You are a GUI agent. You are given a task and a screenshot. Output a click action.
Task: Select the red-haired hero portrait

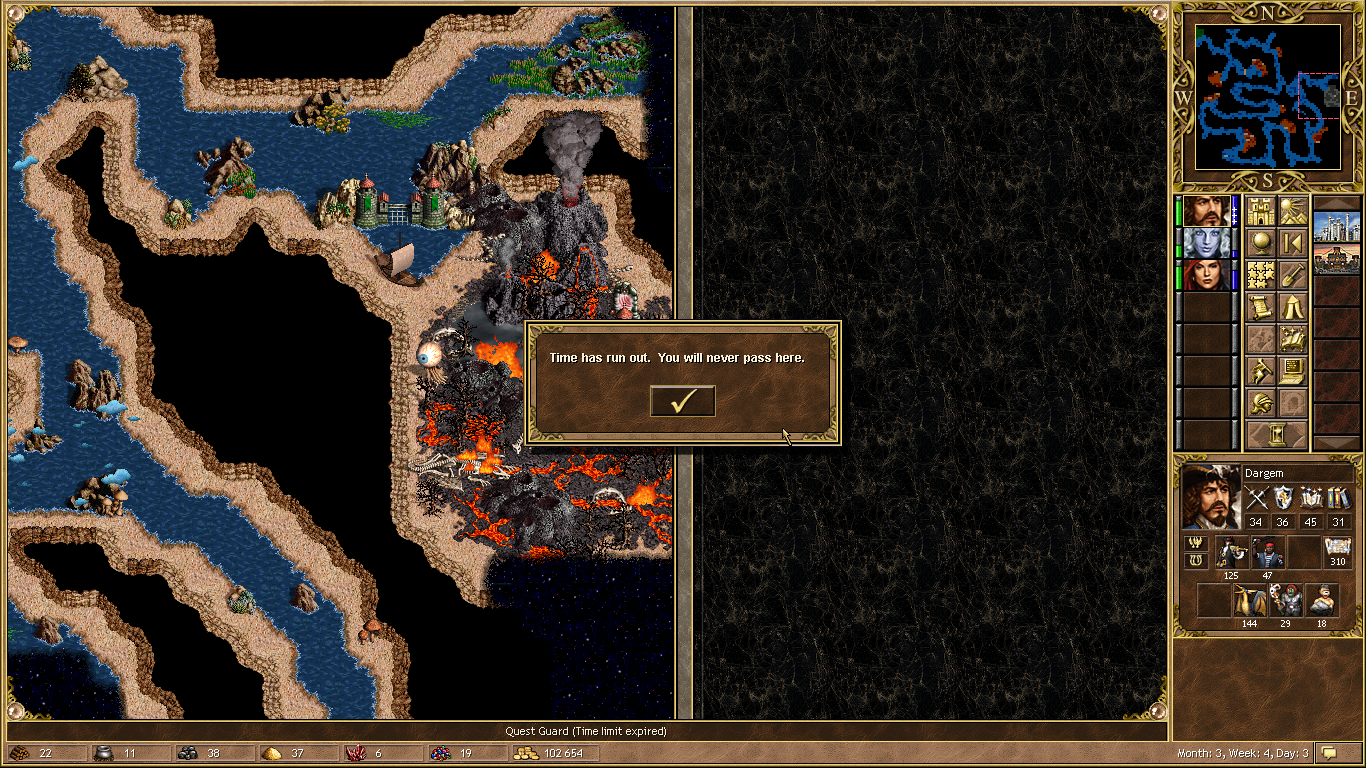1207,275
